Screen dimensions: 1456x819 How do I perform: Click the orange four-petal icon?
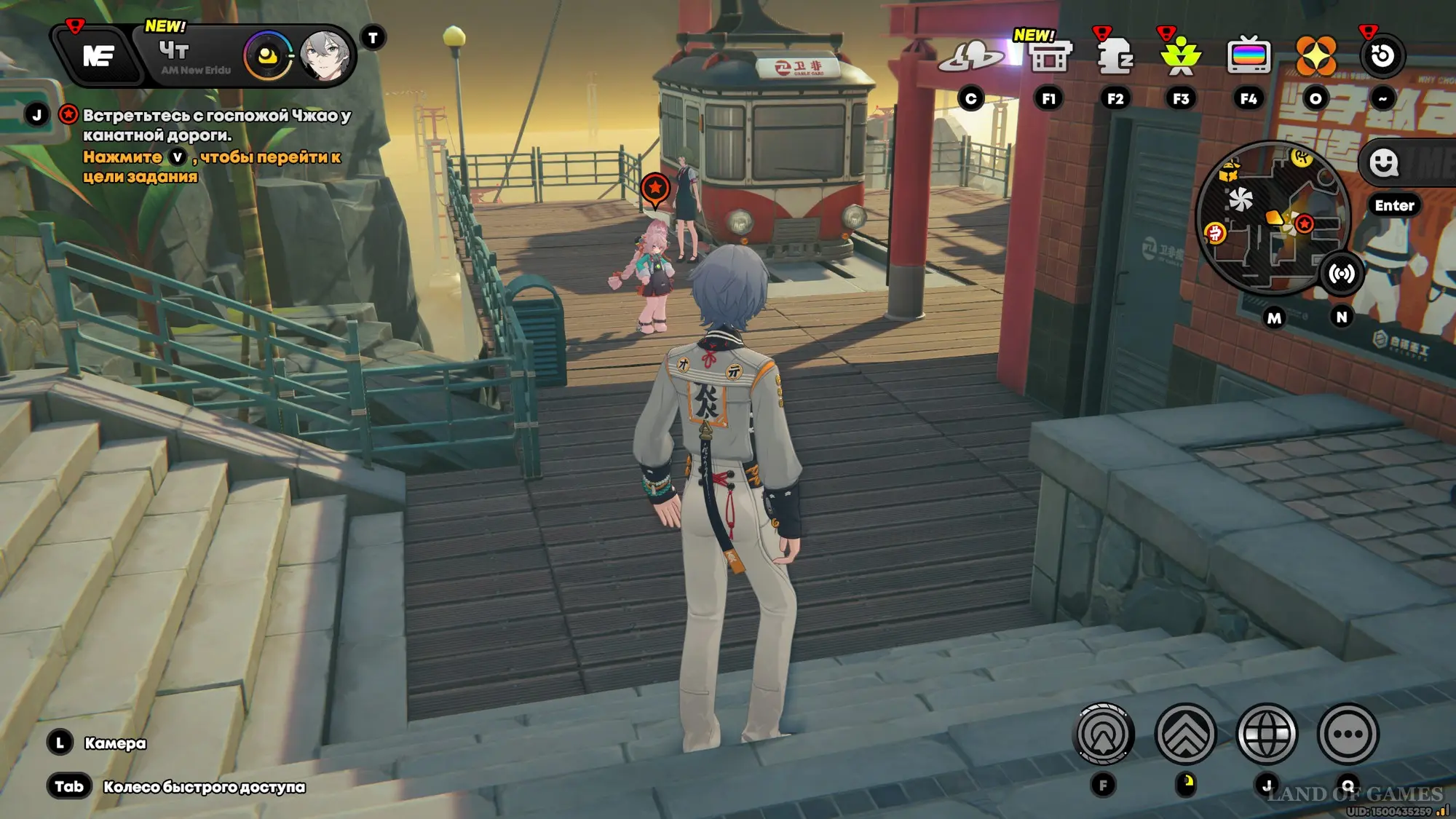click(1315, 56)
